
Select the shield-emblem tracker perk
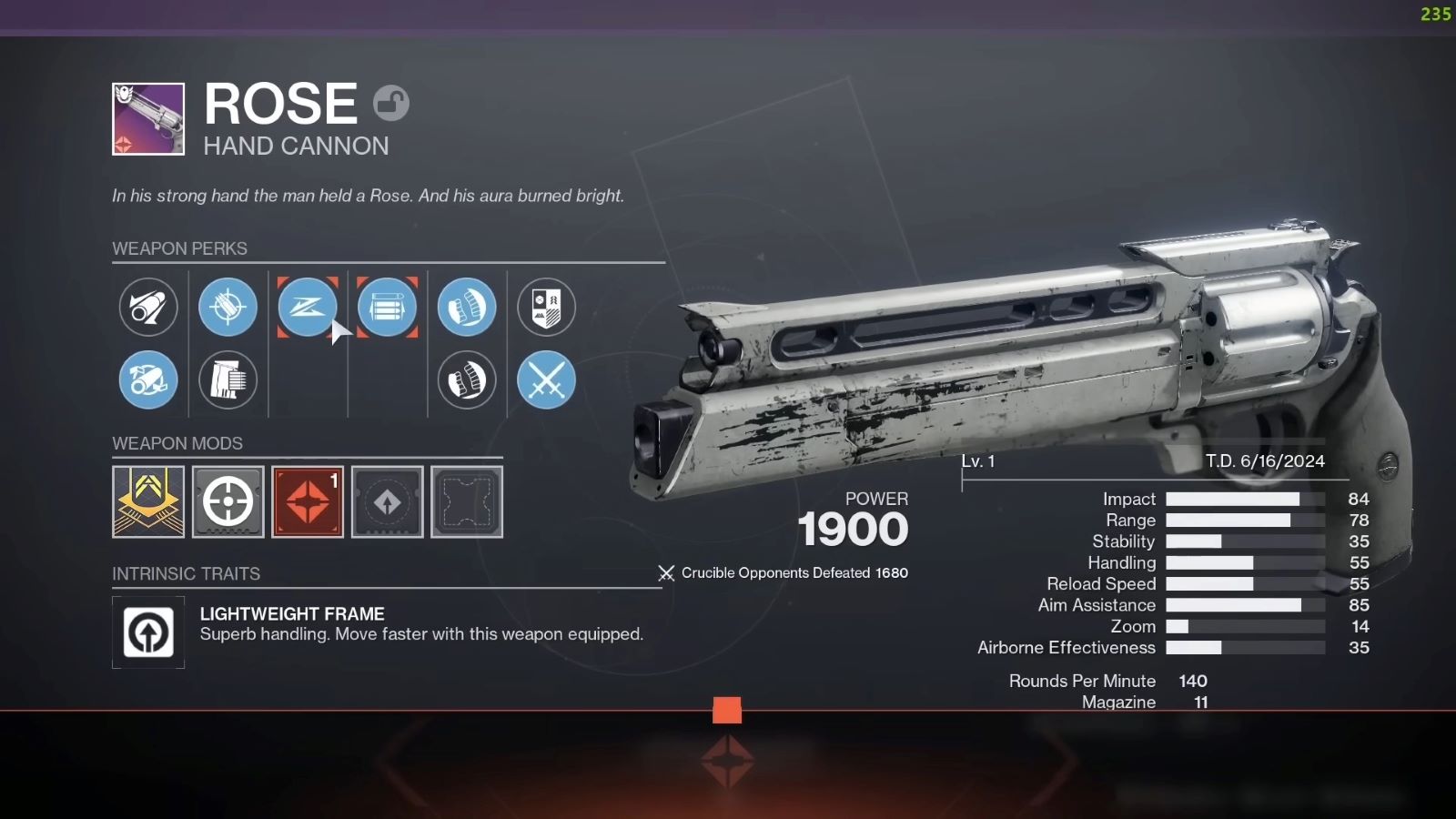coord(546,308)
